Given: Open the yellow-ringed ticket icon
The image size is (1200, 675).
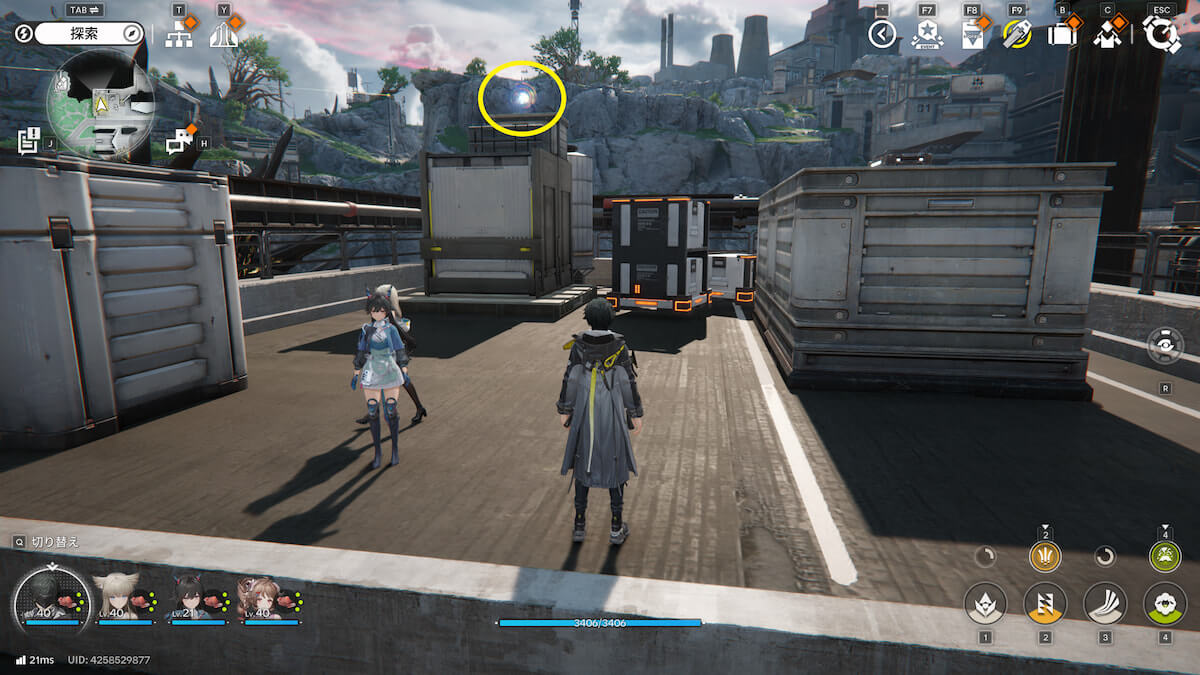Looking at the screenshot, I should 1017,34.
